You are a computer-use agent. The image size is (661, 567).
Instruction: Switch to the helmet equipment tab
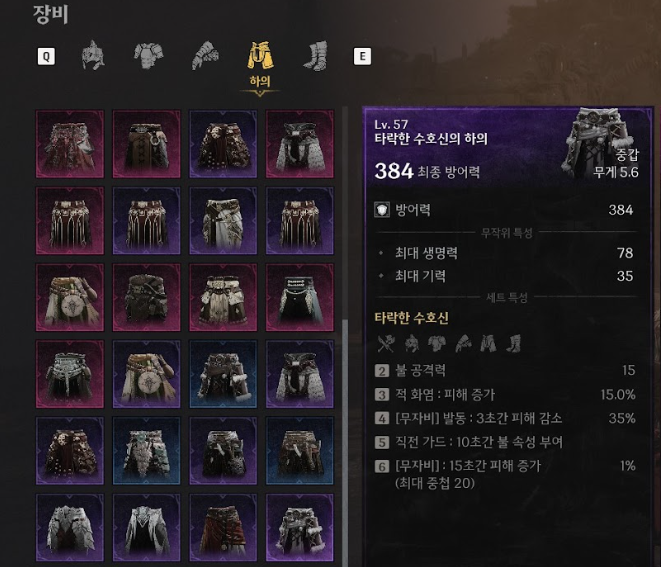[x=93, y=55]
